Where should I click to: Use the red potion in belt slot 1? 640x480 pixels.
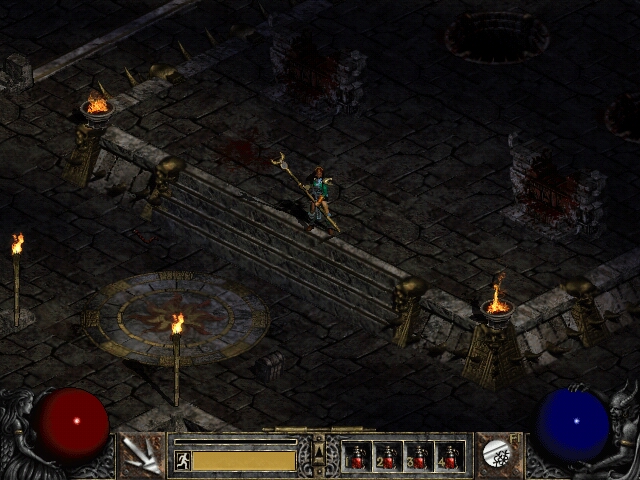[x=357, y=456]
